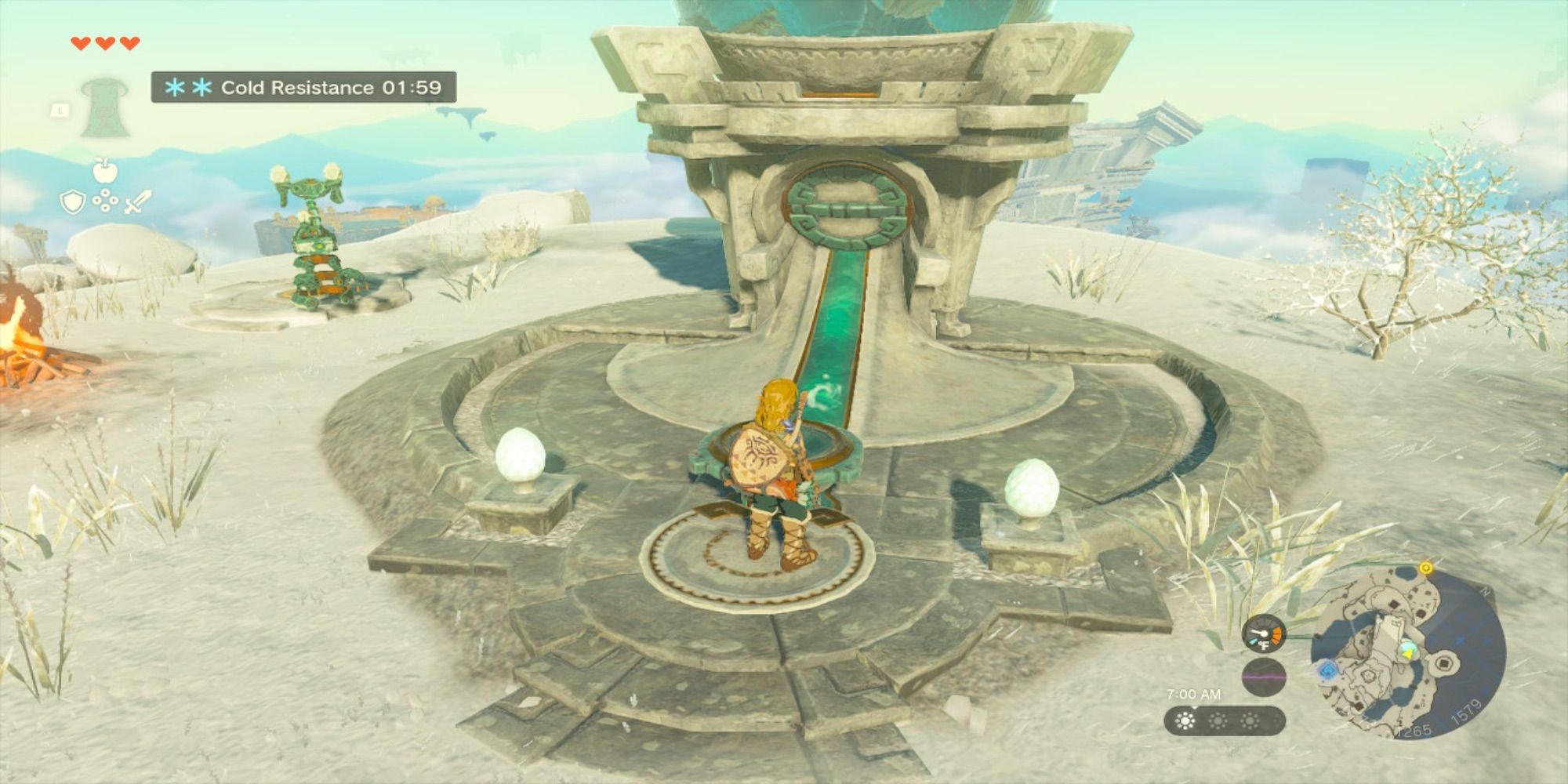Select the yellow objective marker on minimap

1426,567
